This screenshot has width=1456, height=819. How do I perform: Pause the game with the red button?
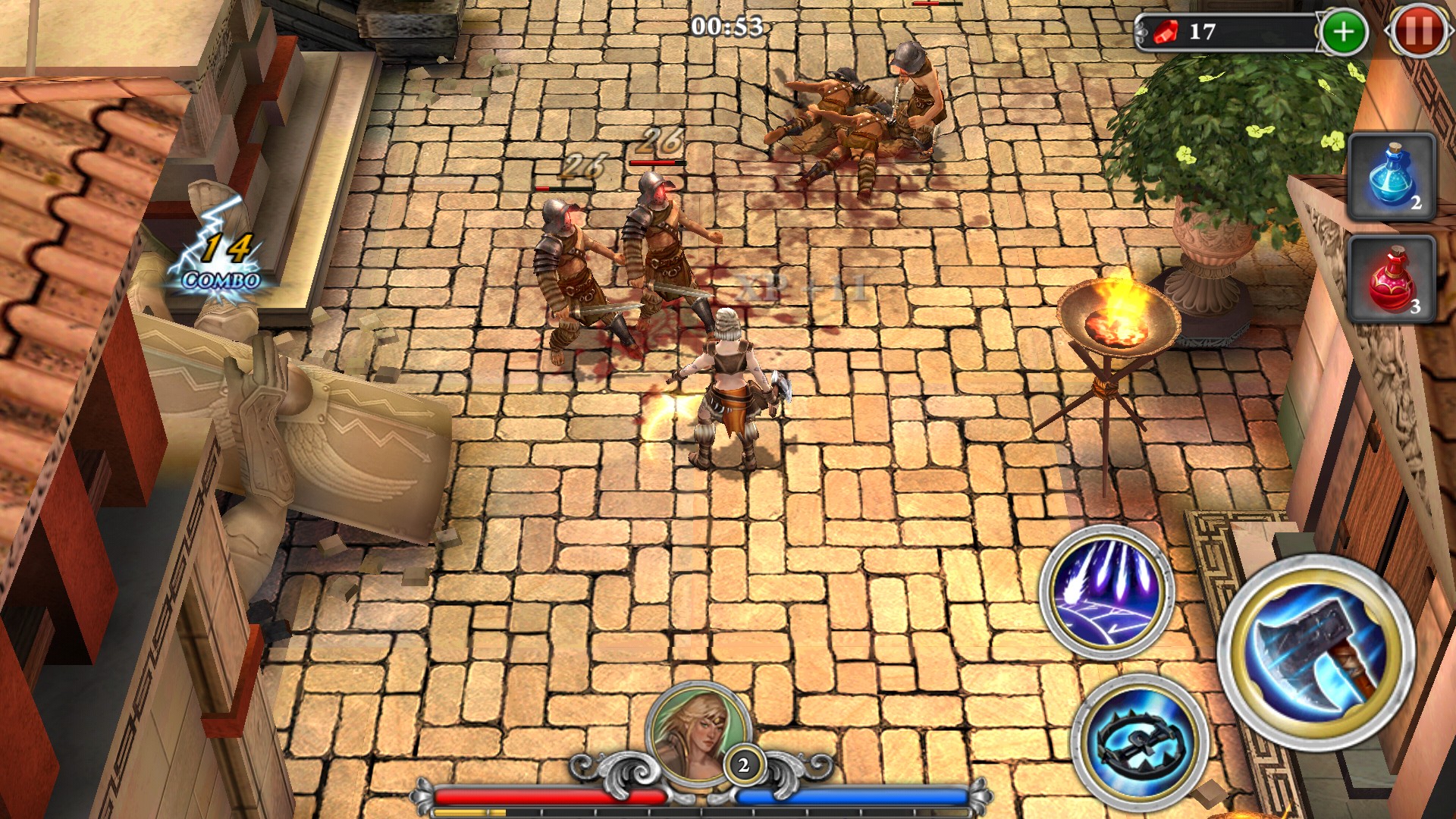pyautogui.click(x=1419, y=32)
